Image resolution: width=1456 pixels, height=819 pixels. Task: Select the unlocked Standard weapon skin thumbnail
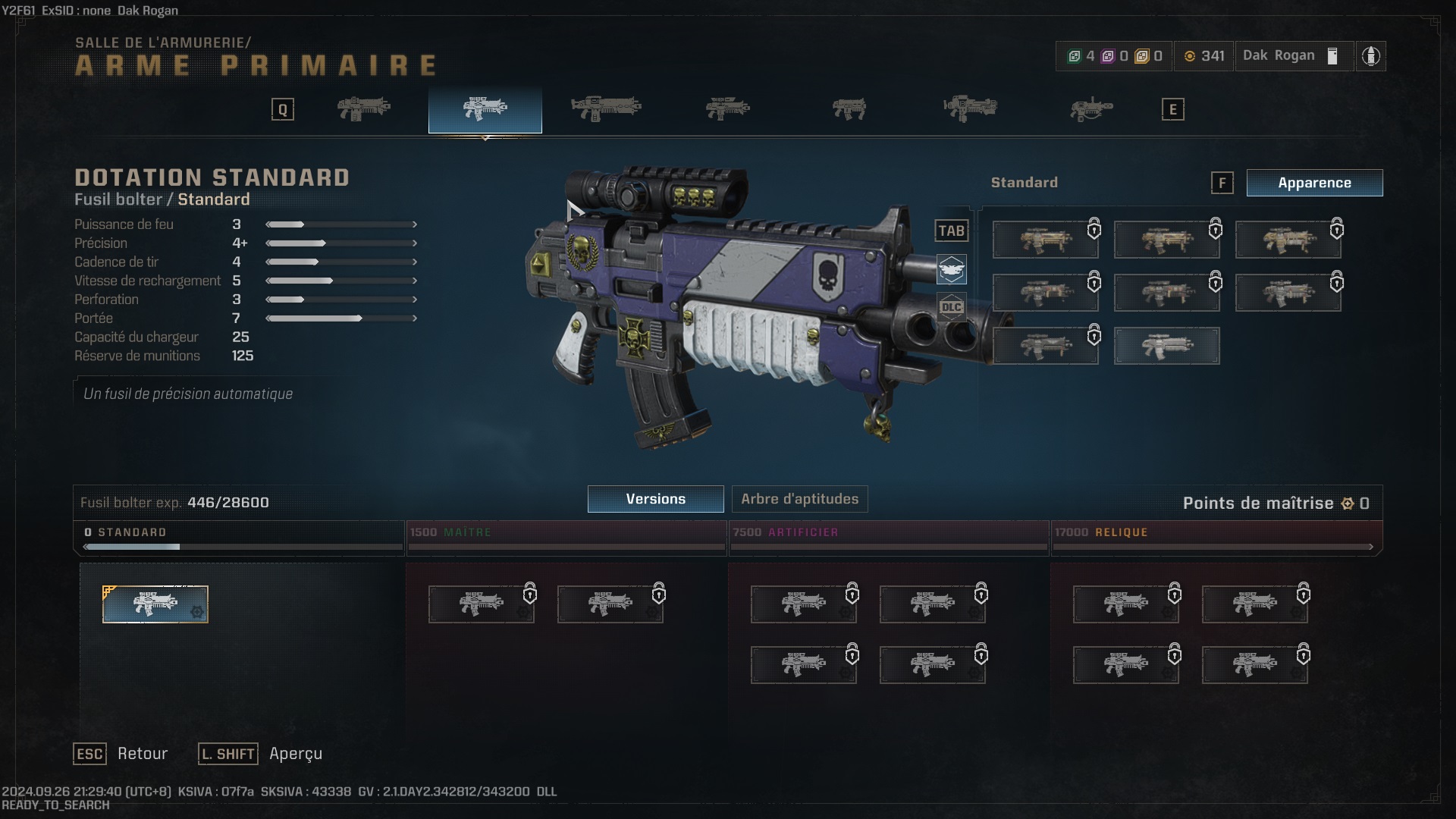tap(1167, 346)
